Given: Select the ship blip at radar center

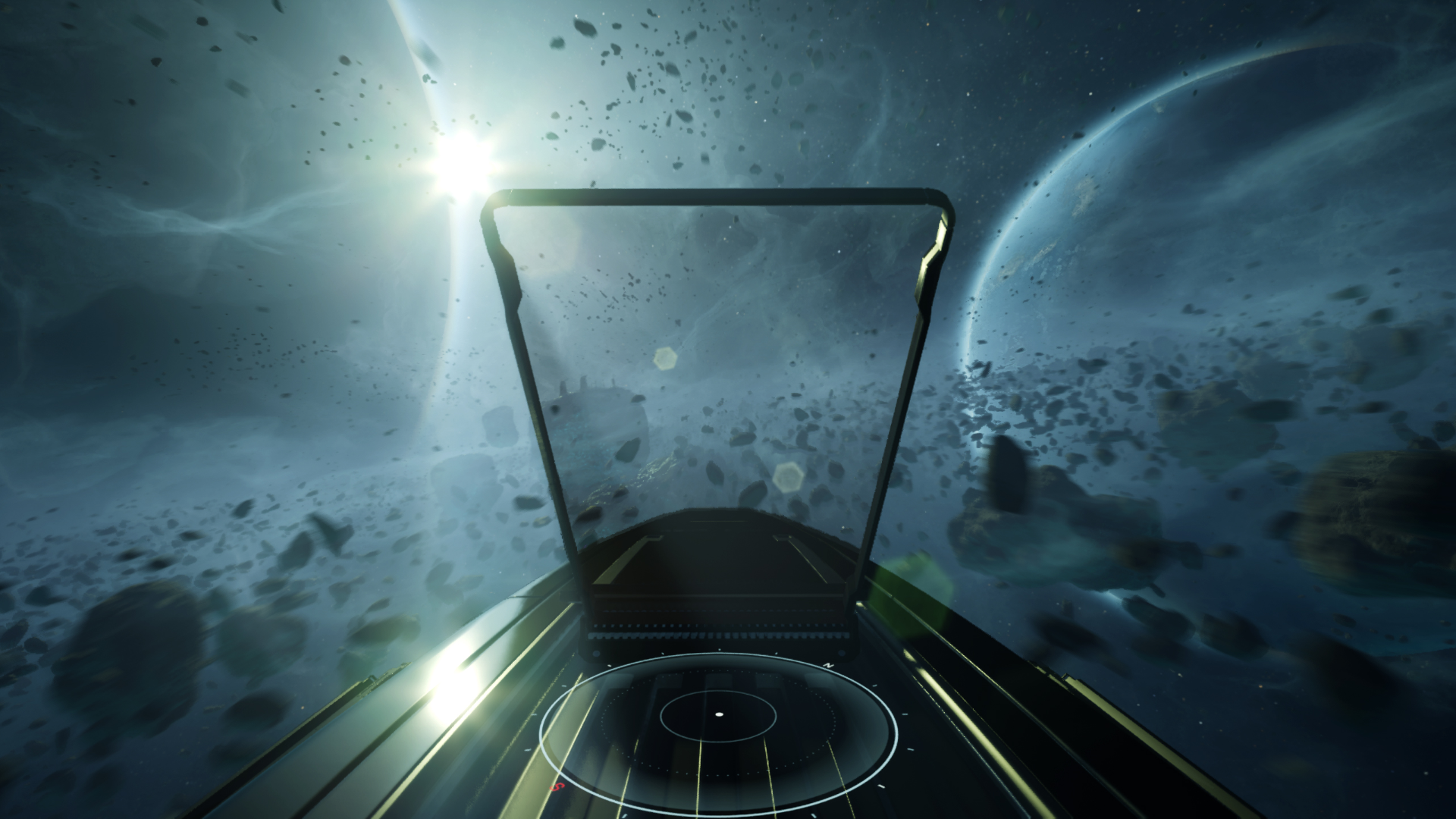Looking at the screenshot, I should pos(720,715).
